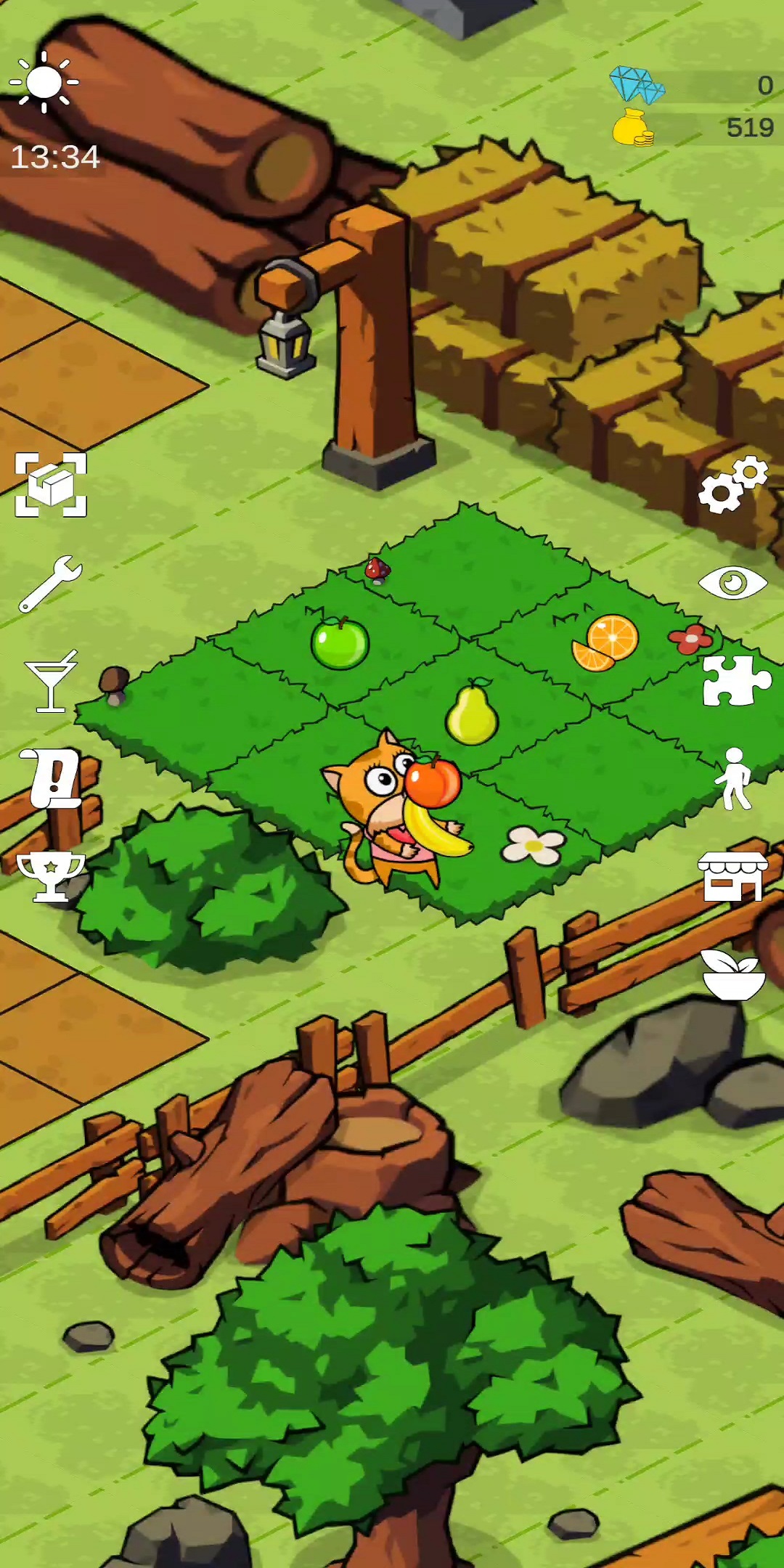Open the settings gears icon
784x1568 pixels.
(732, 485)
